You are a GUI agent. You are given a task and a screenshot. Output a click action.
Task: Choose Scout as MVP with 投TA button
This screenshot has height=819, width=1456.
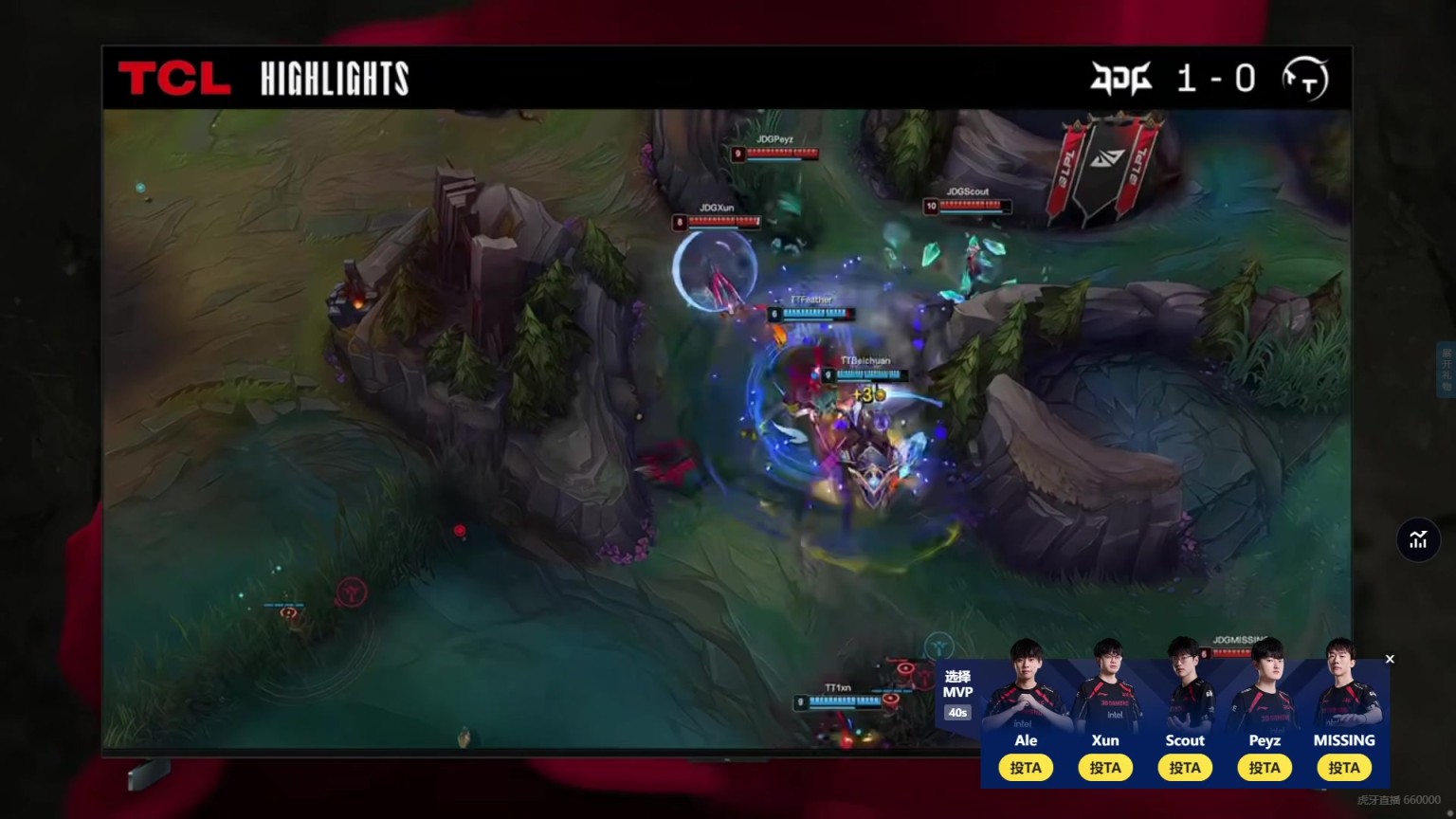point(1185,767)
